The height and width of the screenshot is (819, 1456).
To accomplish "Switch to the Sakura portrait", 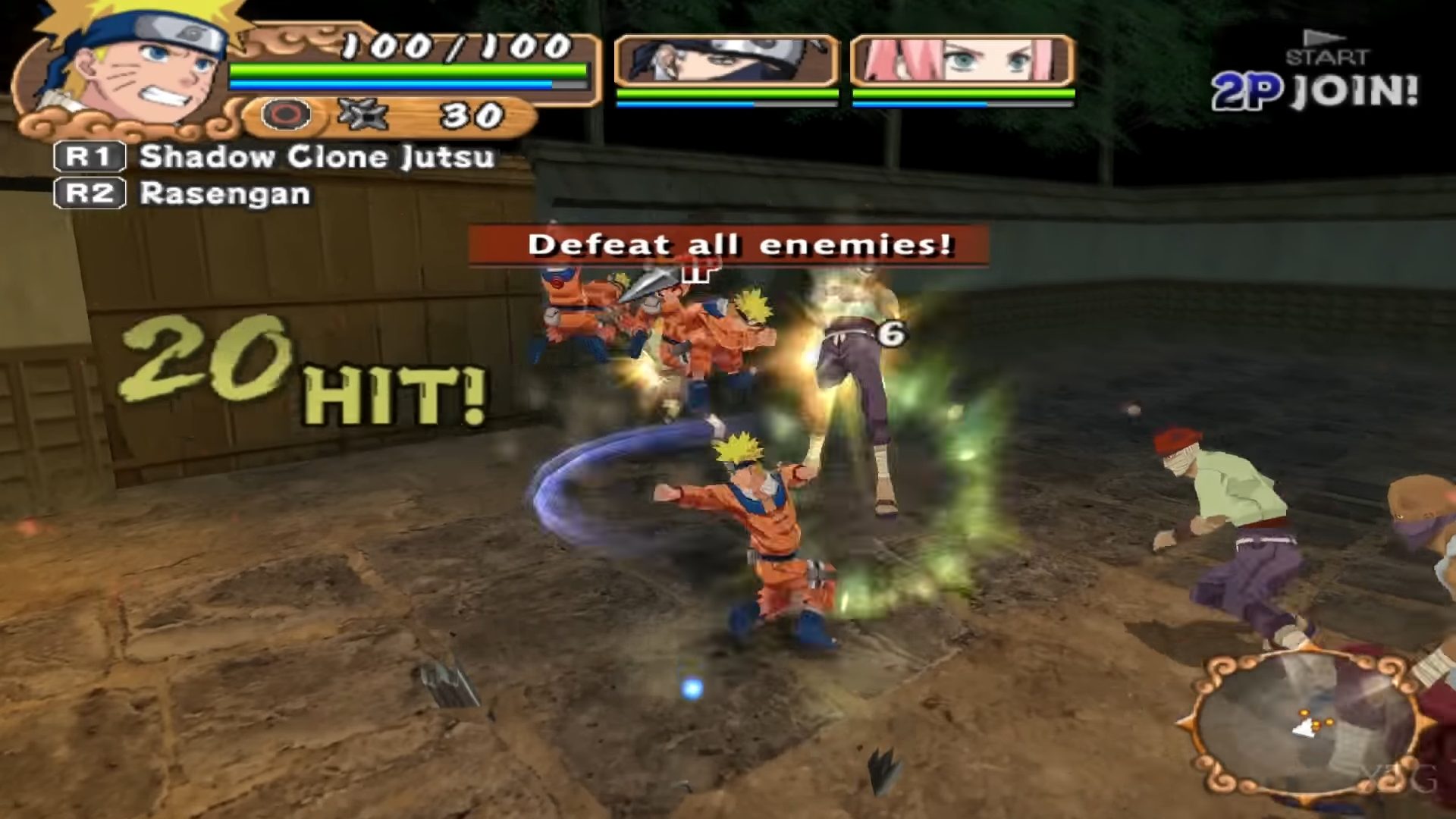I will pyautogui.click(x=962, y=61).
